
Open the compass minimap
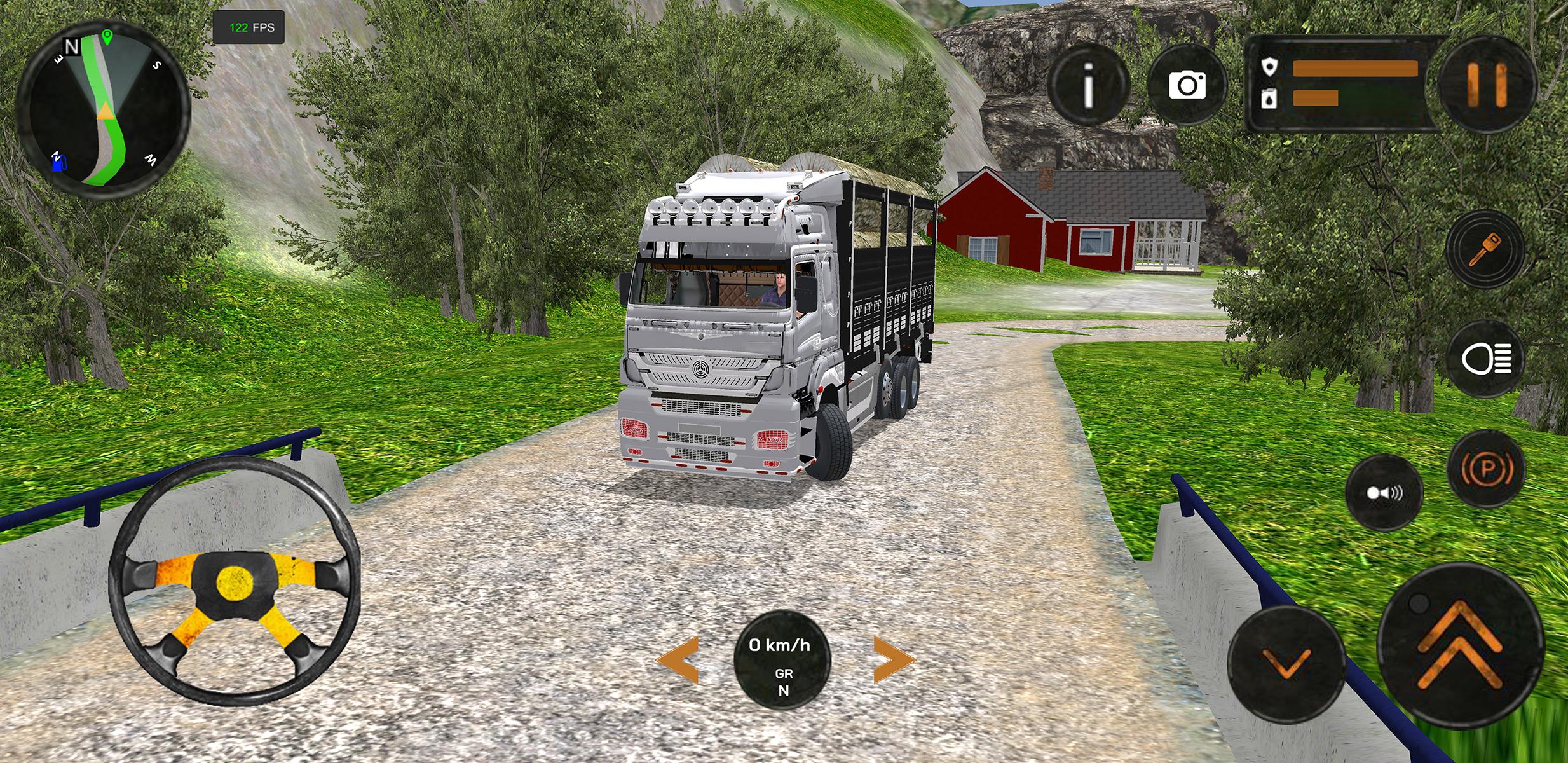(x=104, y=109)
